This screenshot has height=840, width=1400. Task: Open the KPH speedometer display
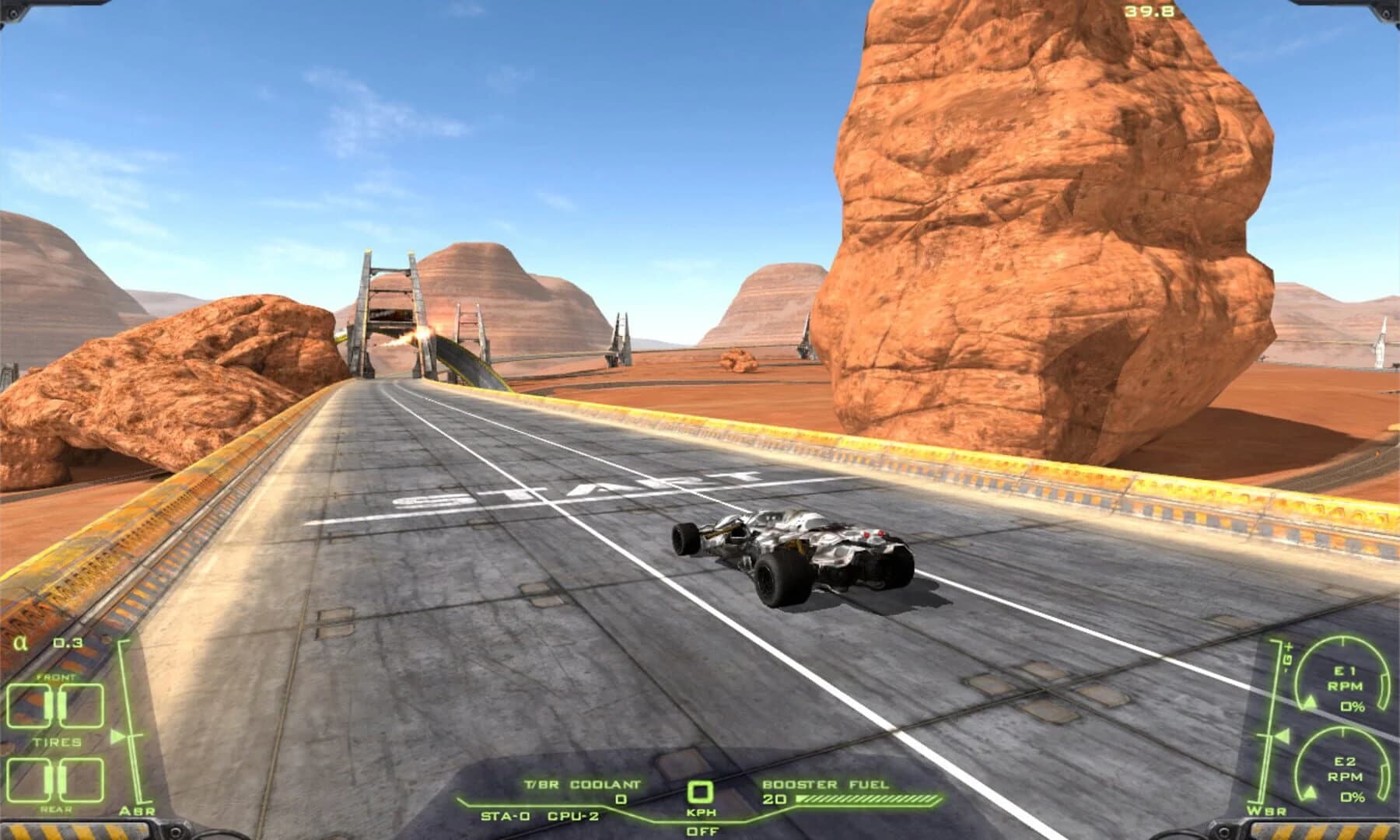click(x=700, y=792)
